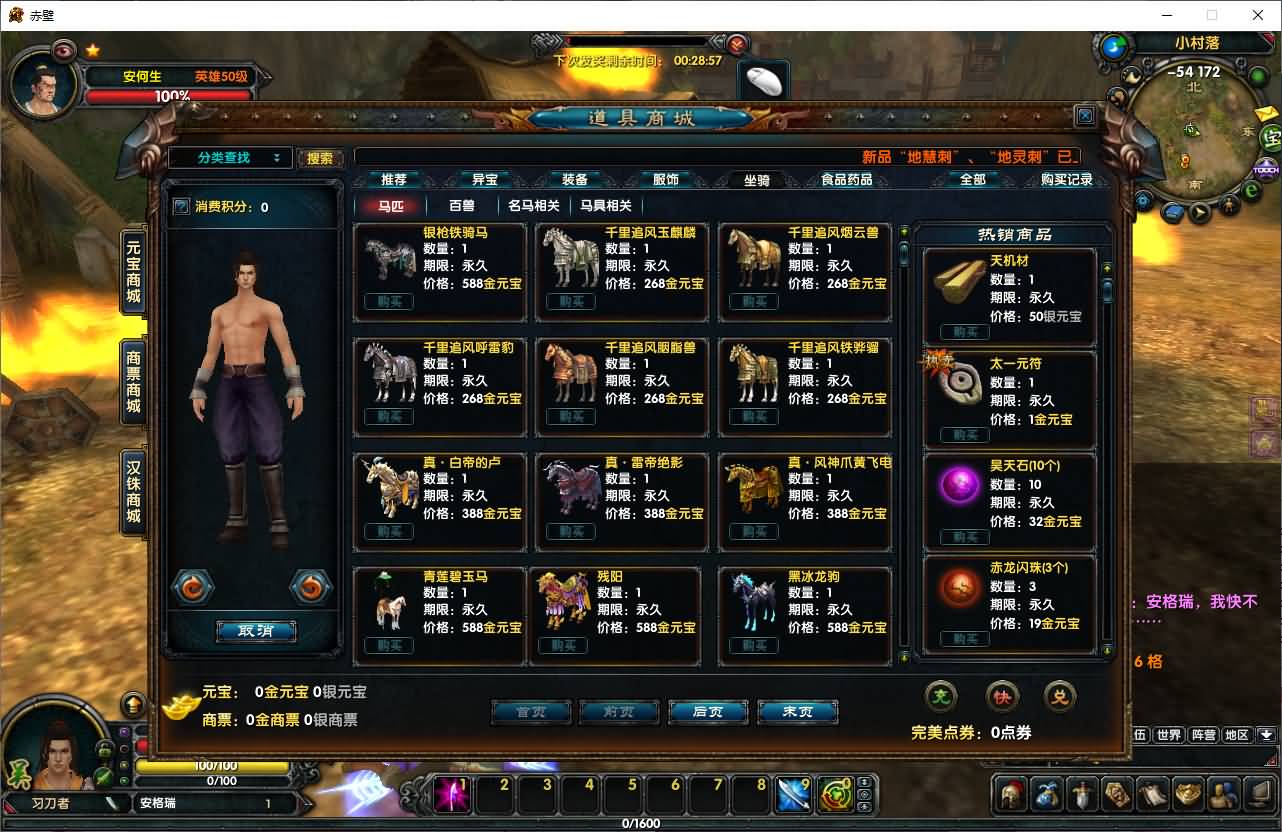Buy the 银枪铁骑马 mount
This screenshot has width=1282, height=832.
389,302
